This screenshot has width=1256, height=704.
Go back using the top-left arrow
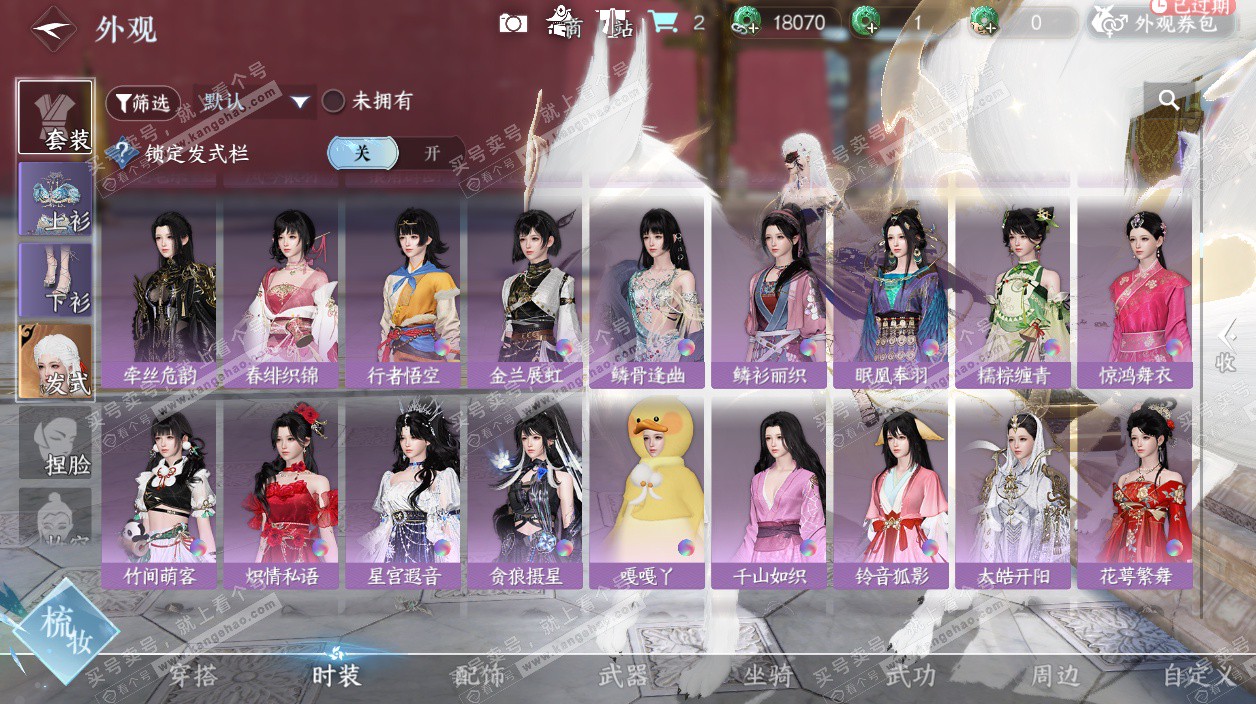pyautogui.click(x=53, y=29)
